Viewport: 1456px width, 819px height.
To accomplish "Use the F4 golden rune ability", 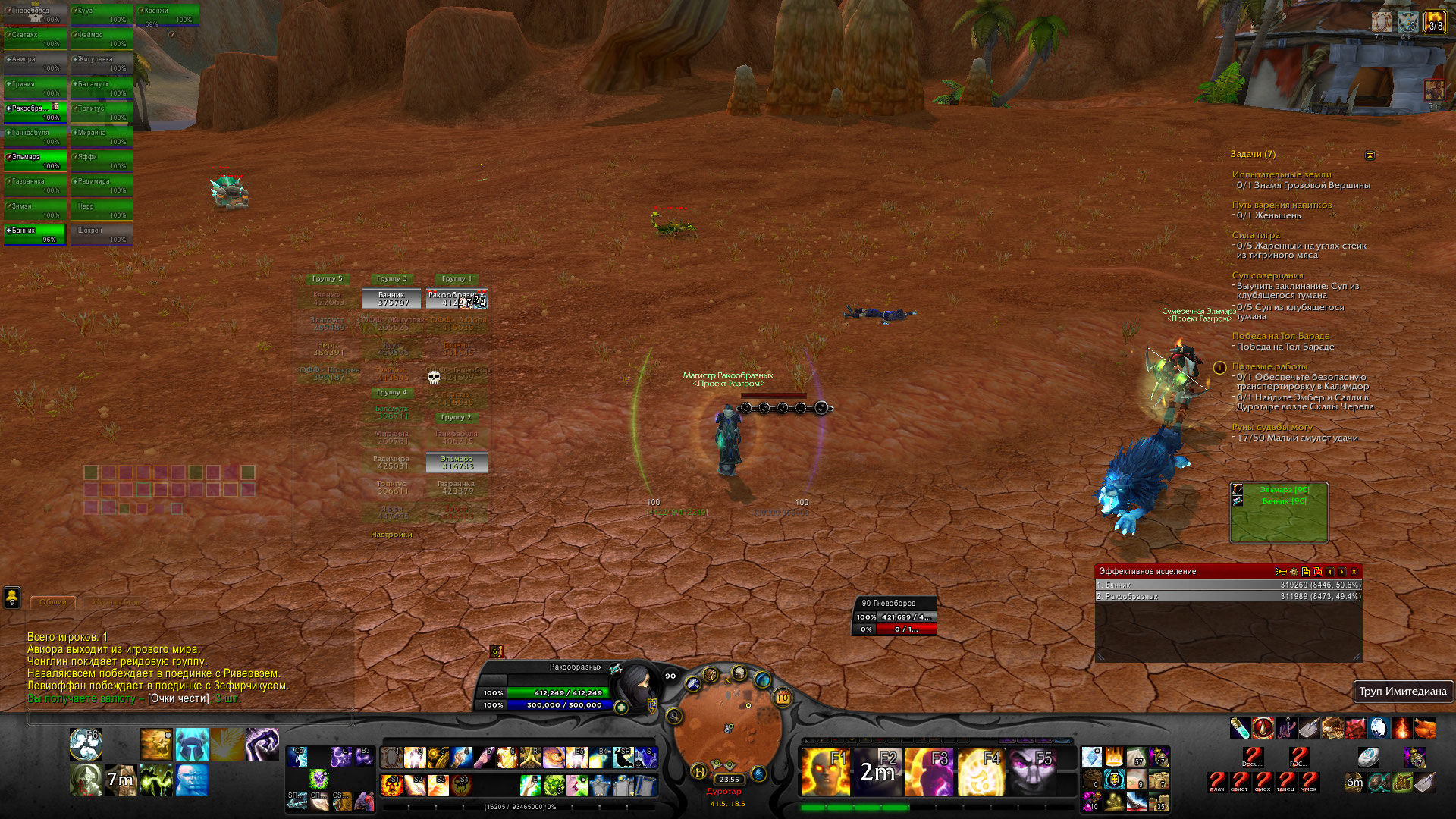I will pyautogui.click(x=981, y=771).
